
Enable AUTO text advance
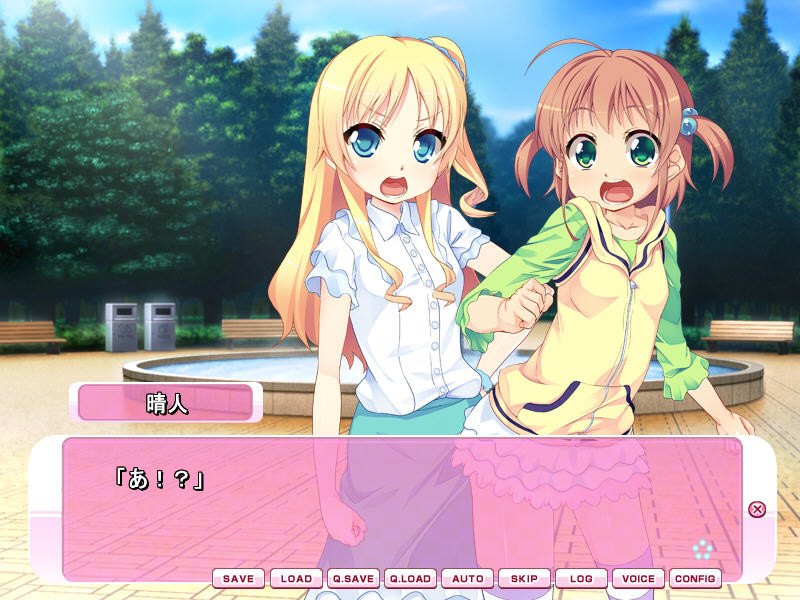(x=467, y=578)
